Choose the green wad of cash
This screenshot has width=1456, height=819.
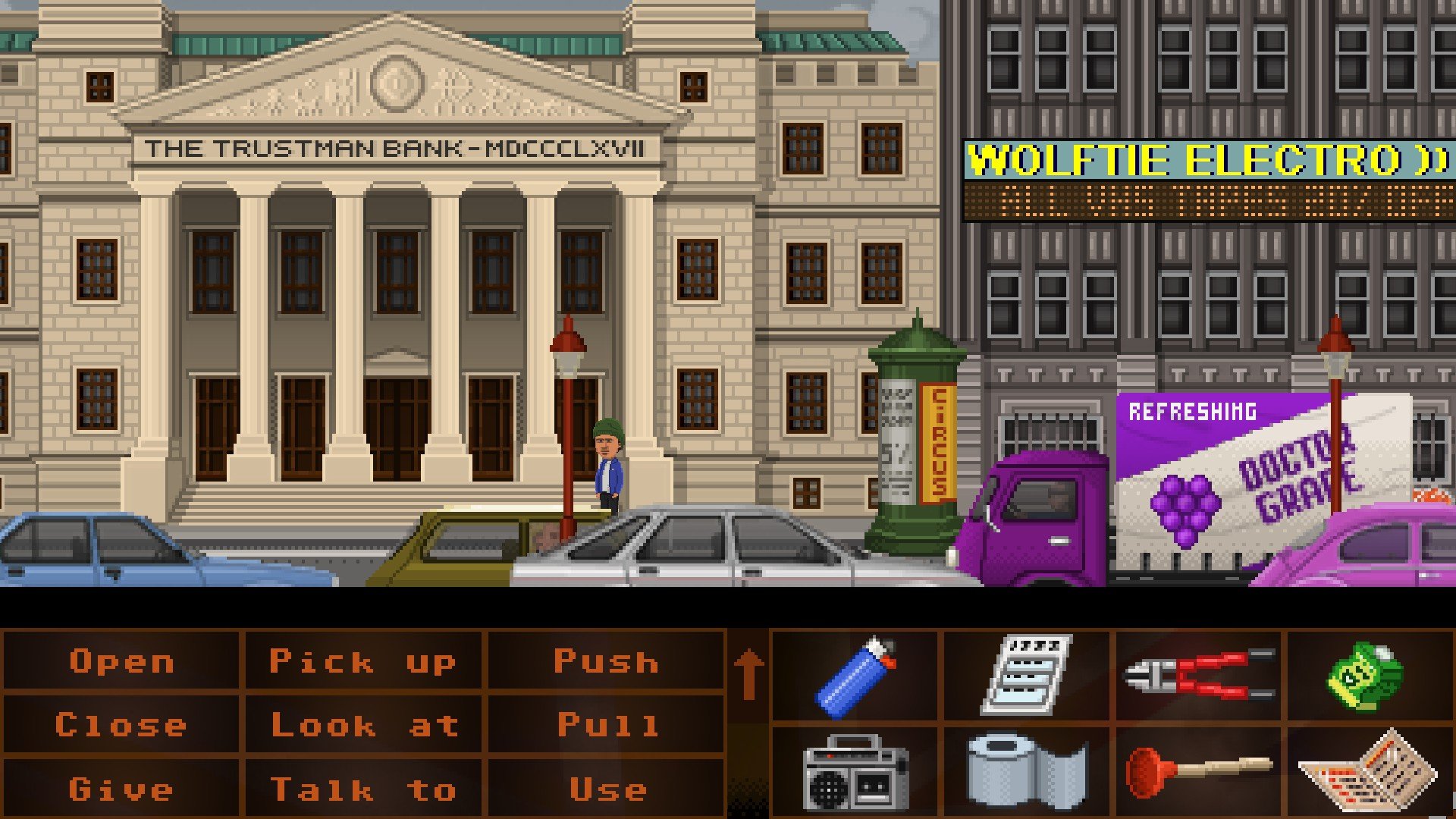point(1365,676)
